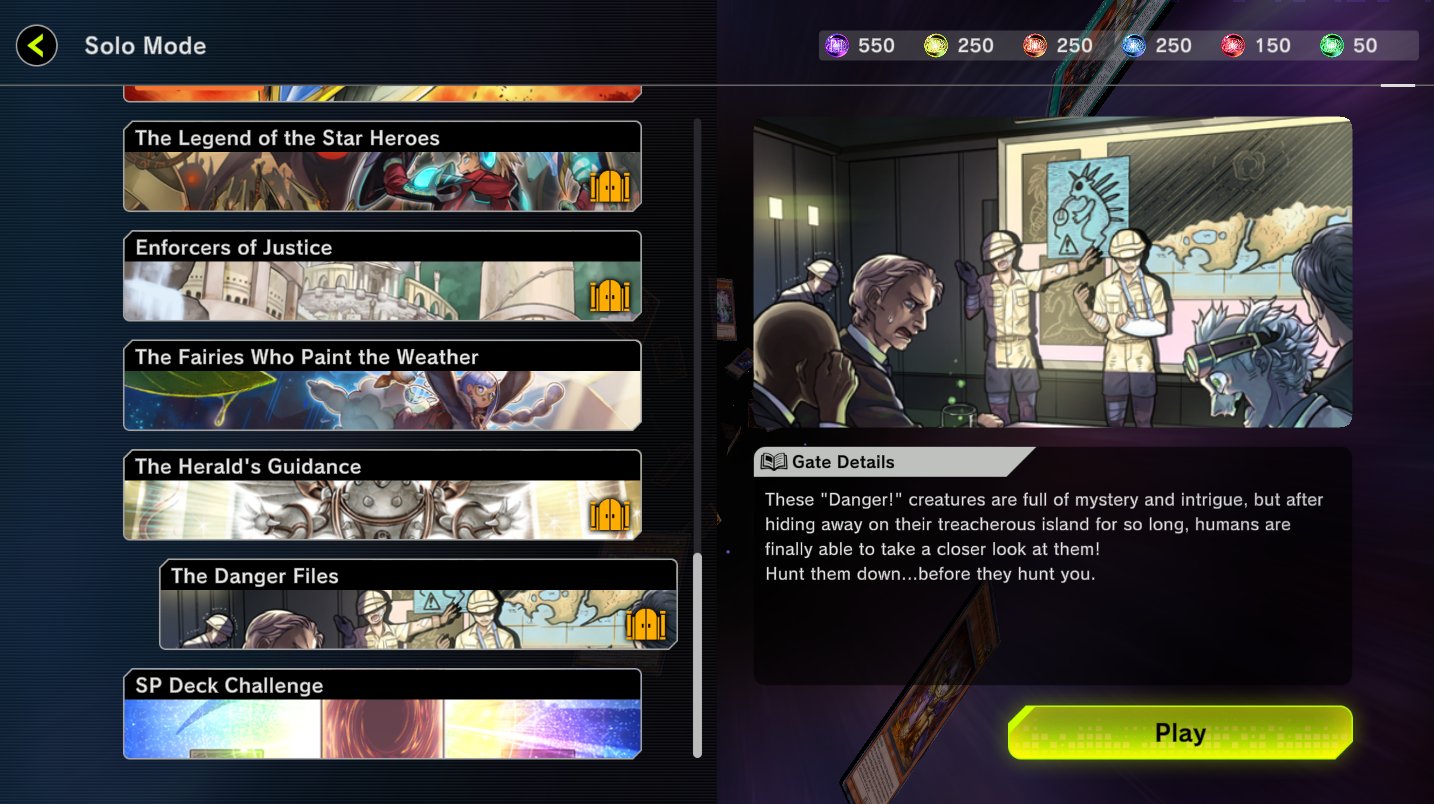Open The Fairies Who Paint the Weather
This screenshot has width=1434, height=804.
pyautogui.click(x=380, y=385)
